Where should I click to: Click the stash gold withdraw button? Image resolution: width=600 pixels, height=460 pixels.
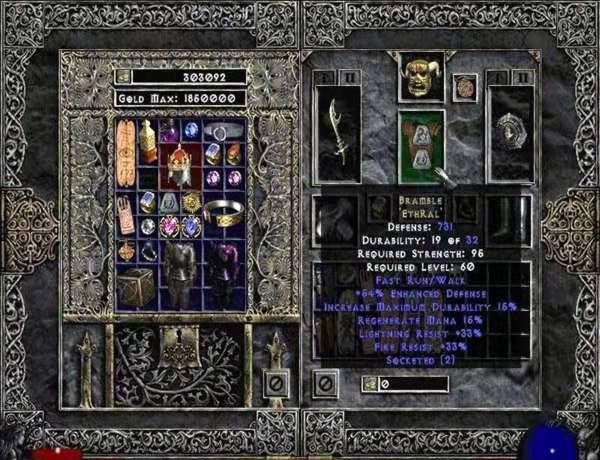point(123,75)
